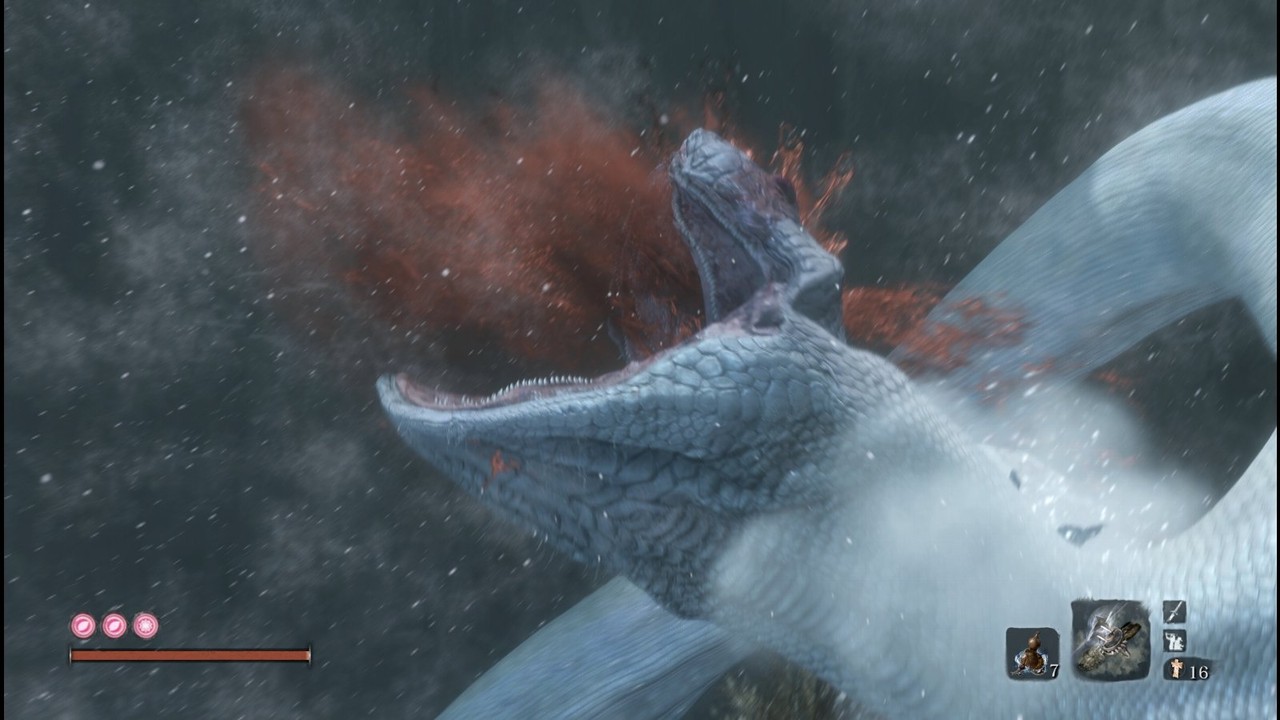Viewport: 1280px width, 720px height.
Task: Click the third glowing resurrection node
Action: 145,625
